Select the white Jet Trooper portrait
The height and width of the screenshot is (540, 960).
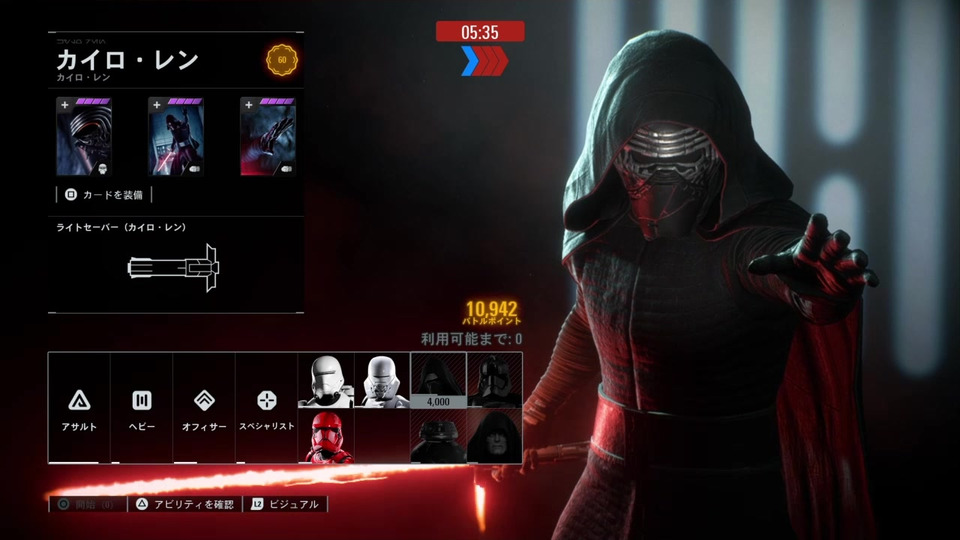point(382,380)
